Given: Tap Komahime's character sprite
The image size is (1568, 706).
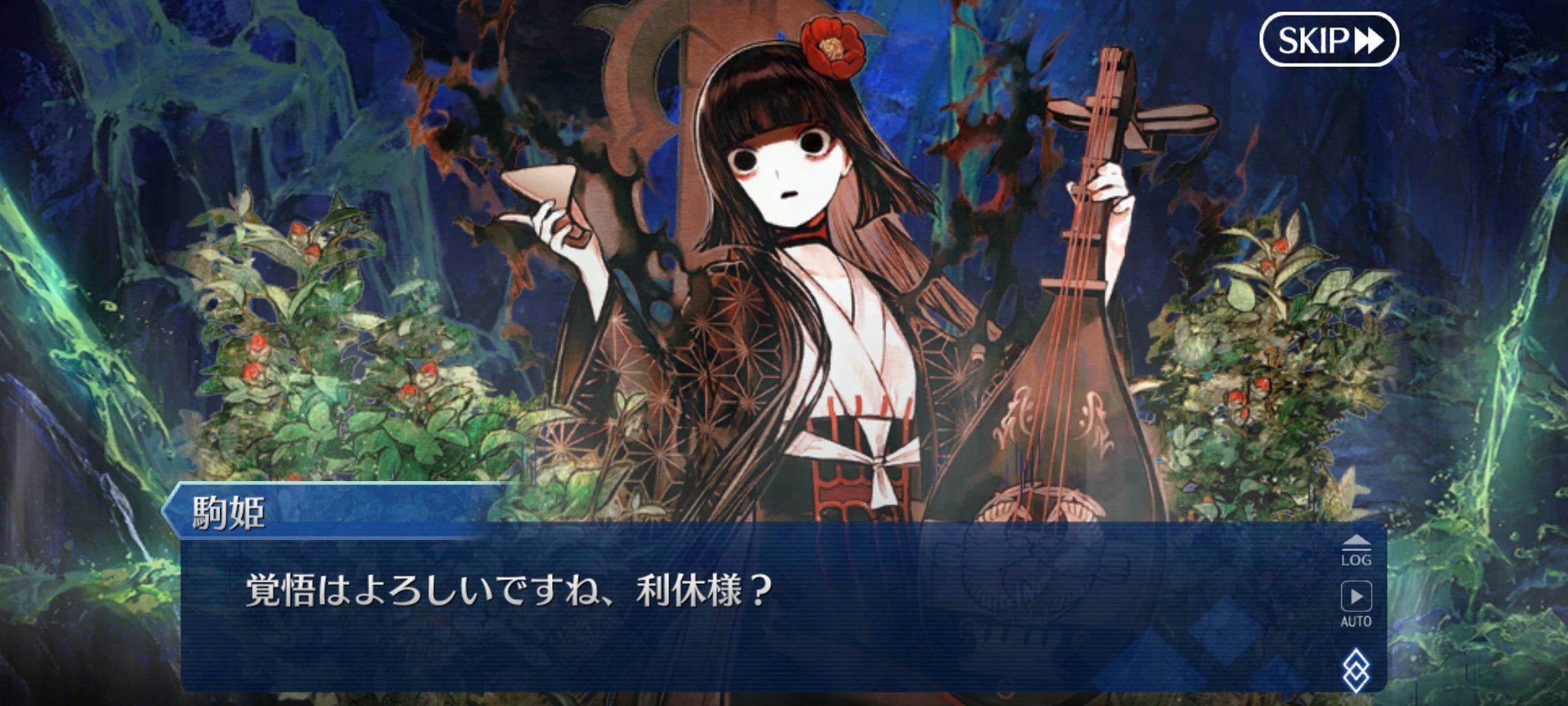Looking at the screenshot, I should point(804,268).
